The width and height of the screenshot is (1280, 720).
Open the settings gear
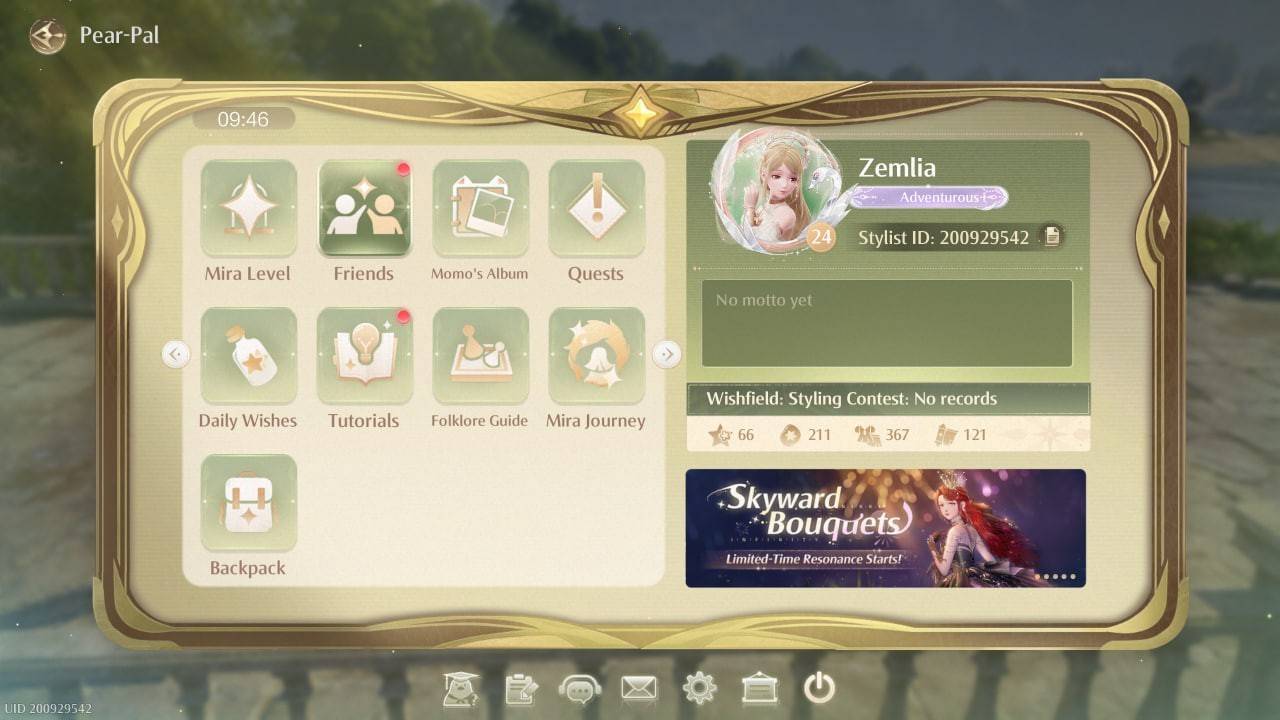pyautogui.click(x=700, y=688)
